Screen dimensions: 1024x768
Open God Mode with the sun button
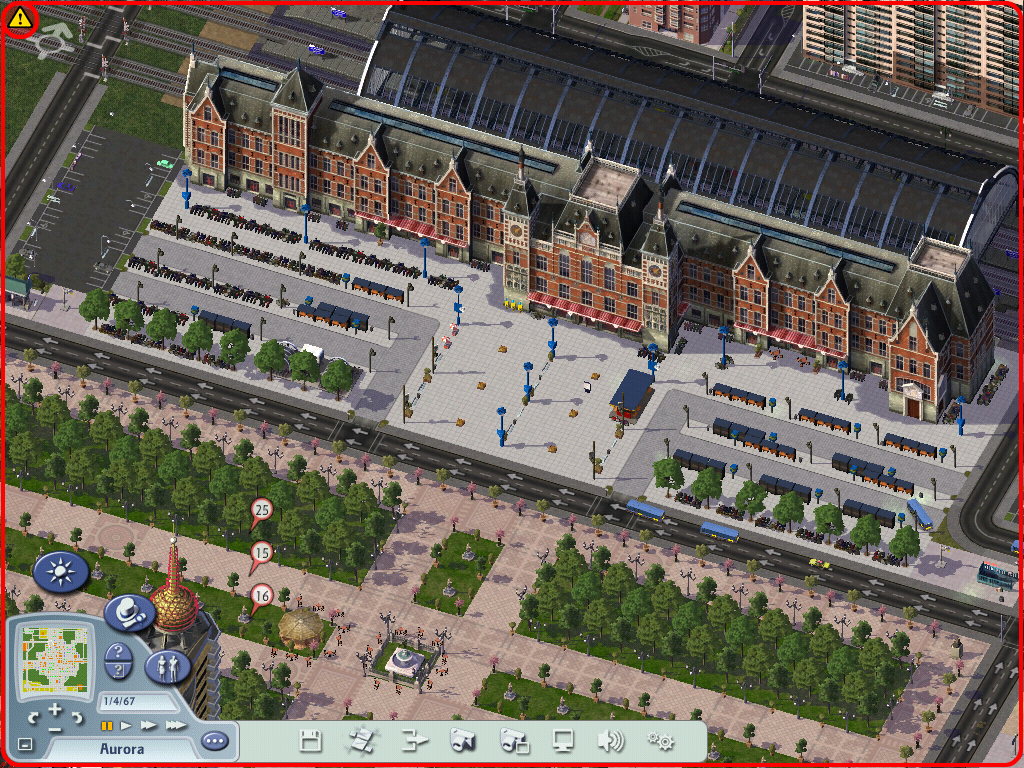61,572
